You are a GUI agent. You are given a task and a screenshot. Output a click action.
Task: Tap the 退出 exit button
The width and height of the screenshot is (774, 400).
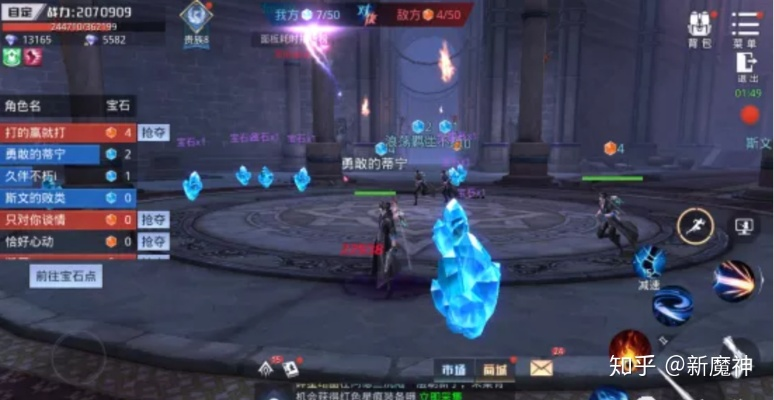tap(747, 66)
